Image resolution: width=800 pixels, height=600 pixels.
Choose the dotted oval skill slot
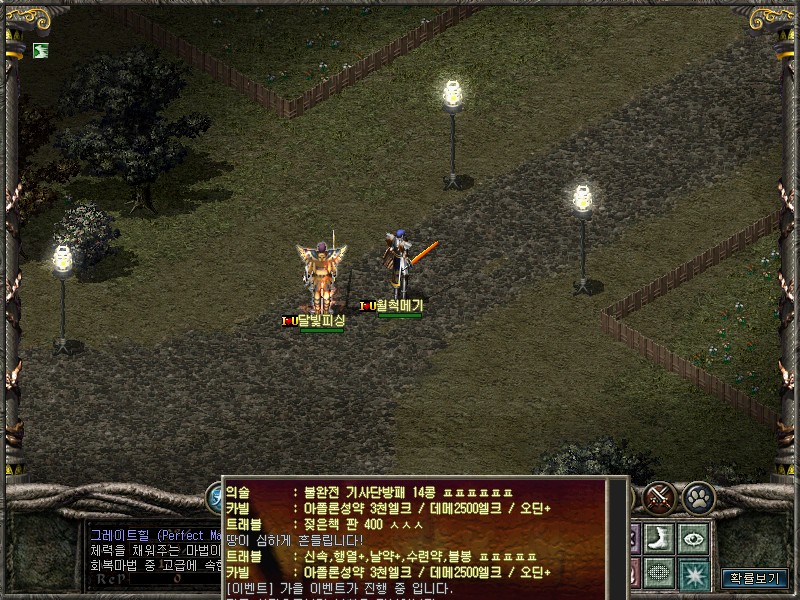point(657,573)
